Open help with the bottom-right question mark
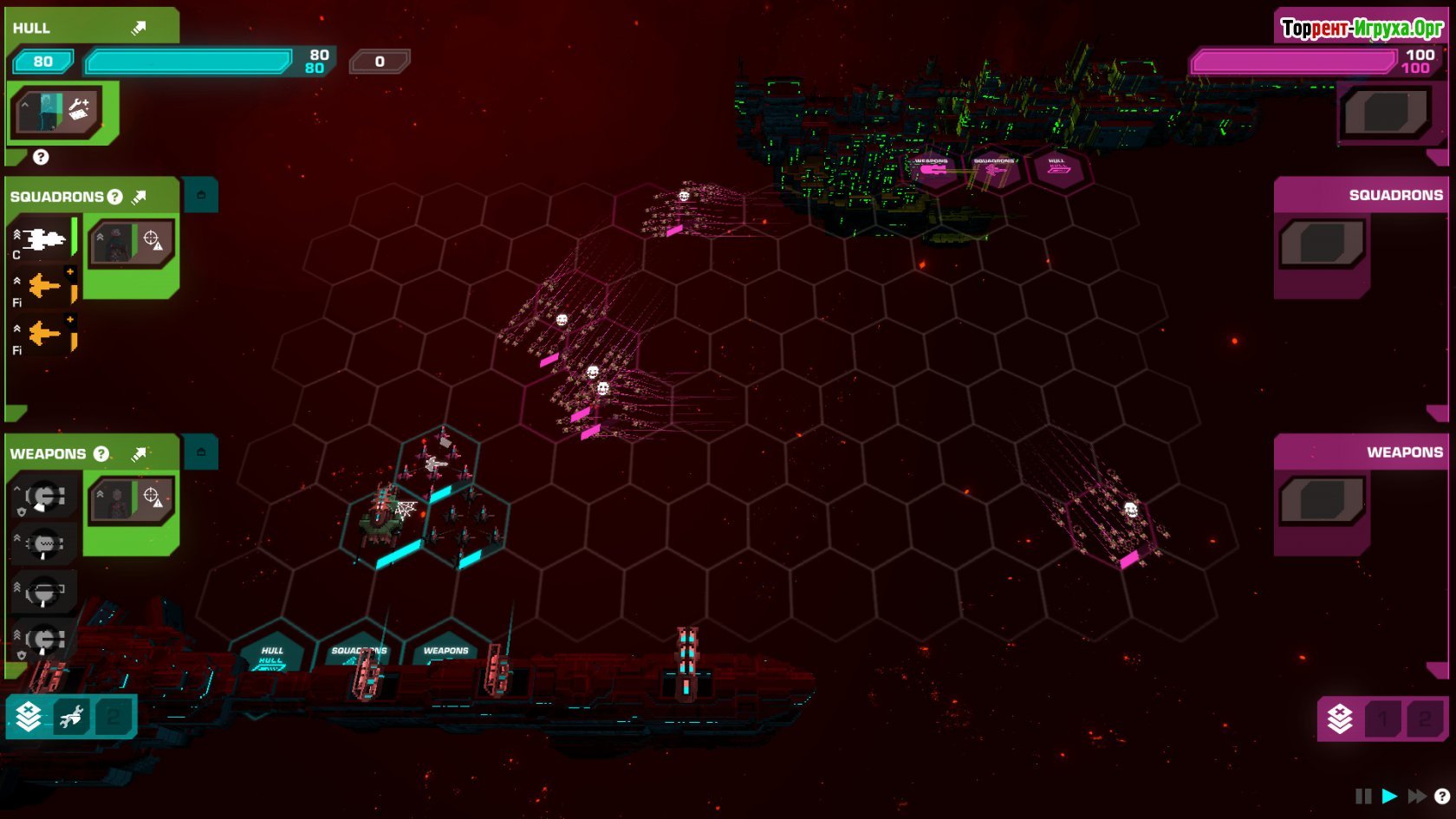1456x819 pixels. click(x=1442, y=796)
